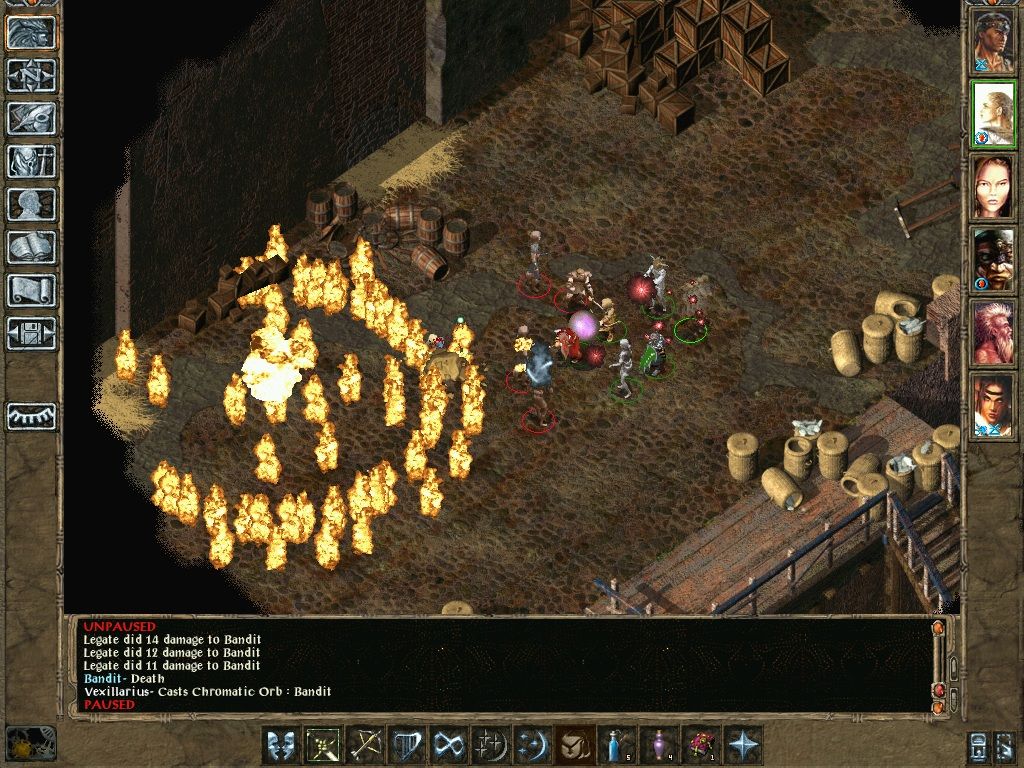Toggle the rest eye button
The height and width of the screenshot is (768, 1024).
pos(31,416)
